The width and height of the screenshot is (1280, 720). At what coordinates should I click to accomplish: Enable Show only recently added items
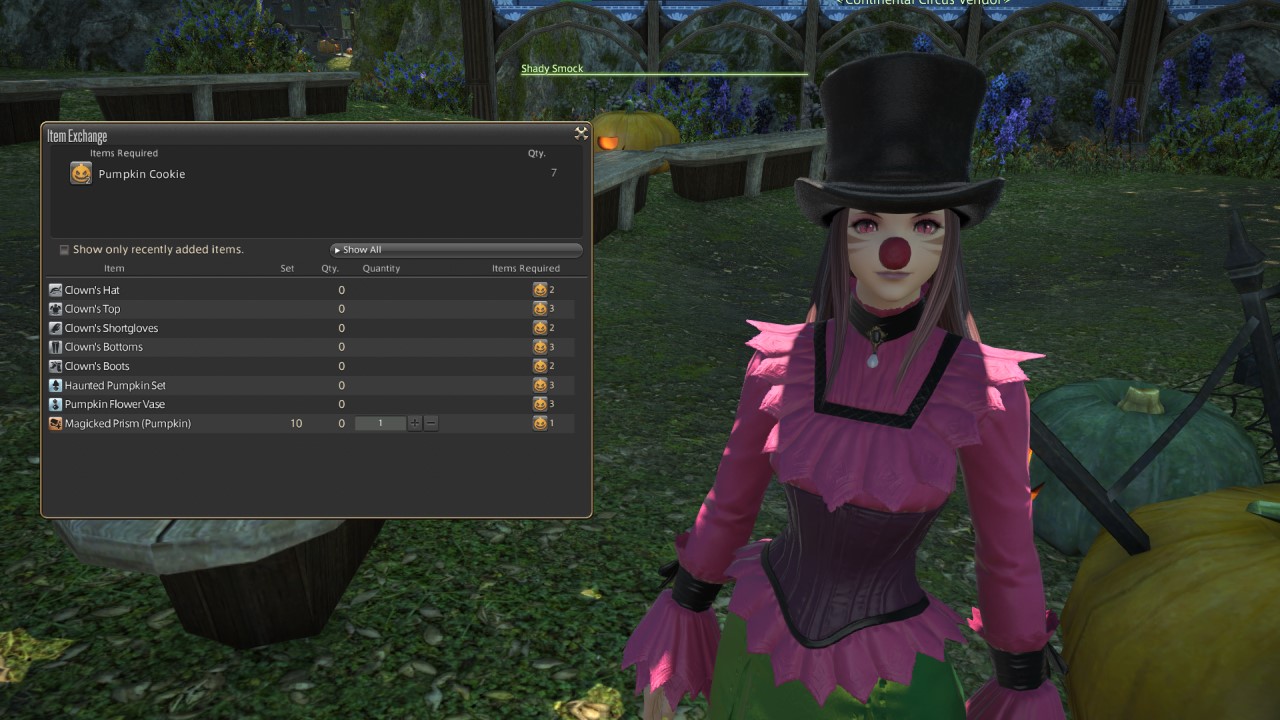pos(65,249)
